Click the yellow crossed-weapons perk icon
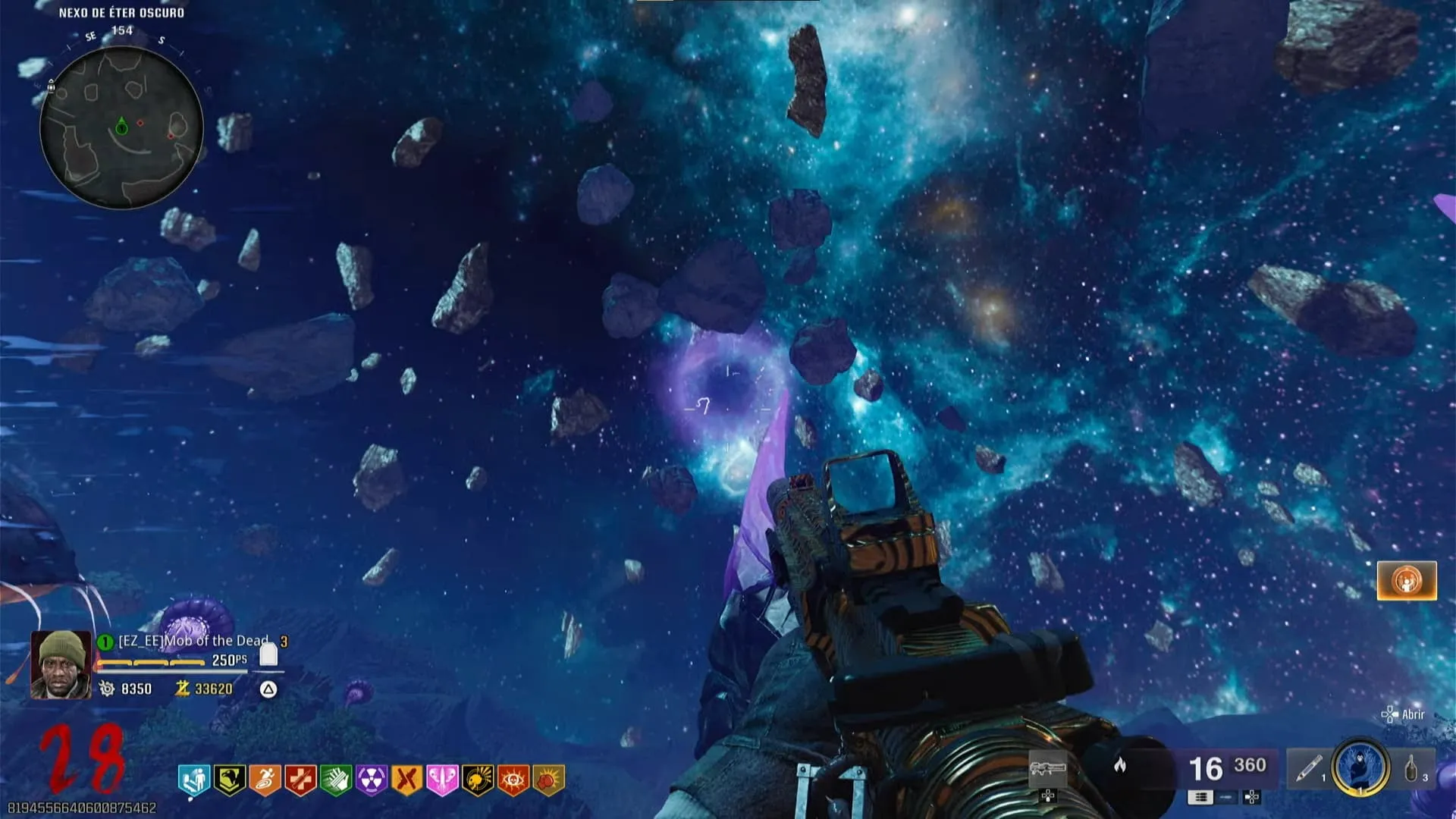 [406, 780]
